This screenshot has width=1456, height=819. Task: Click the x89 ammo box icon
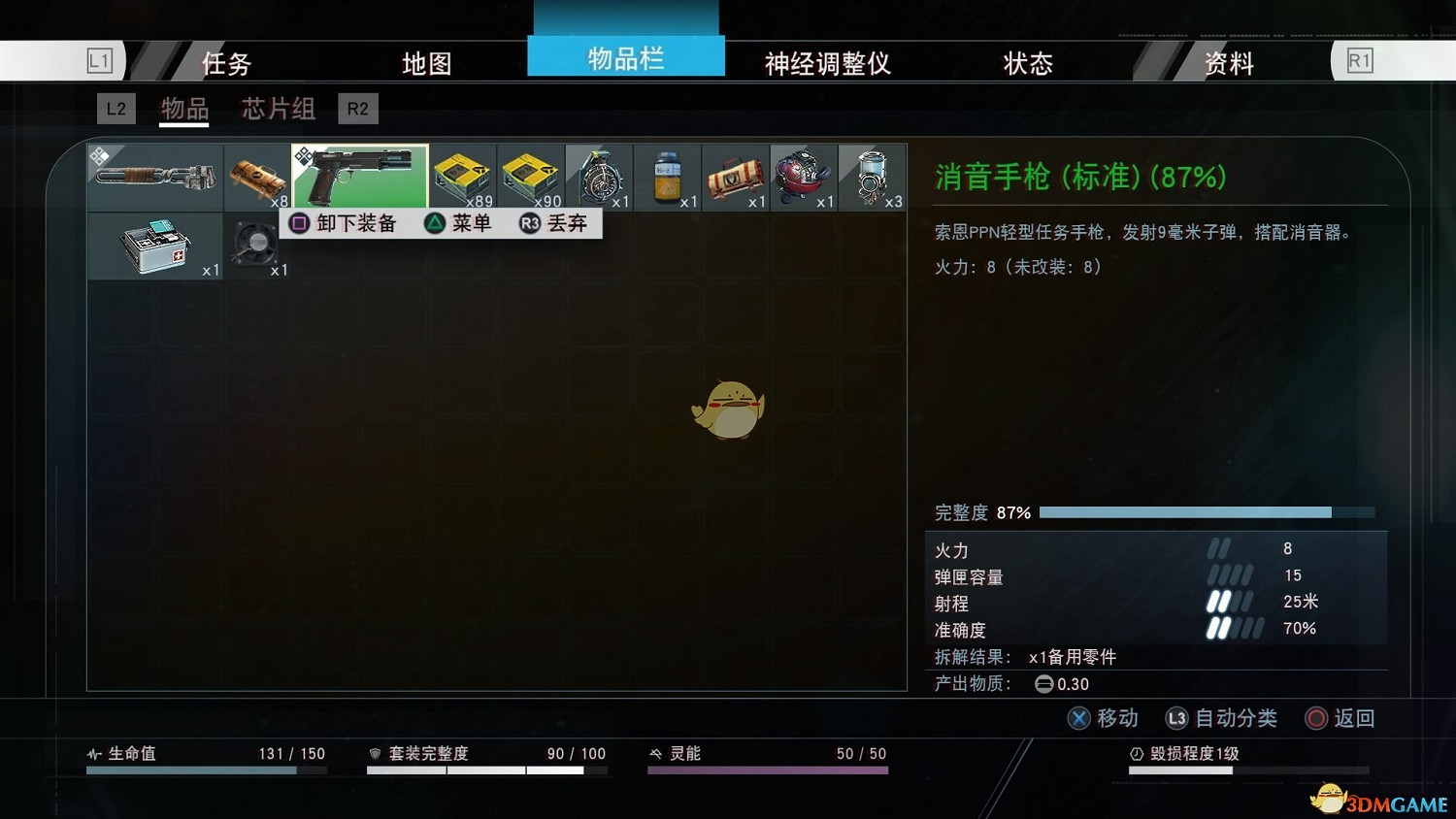pyautogui.click(x=462, y=175)
